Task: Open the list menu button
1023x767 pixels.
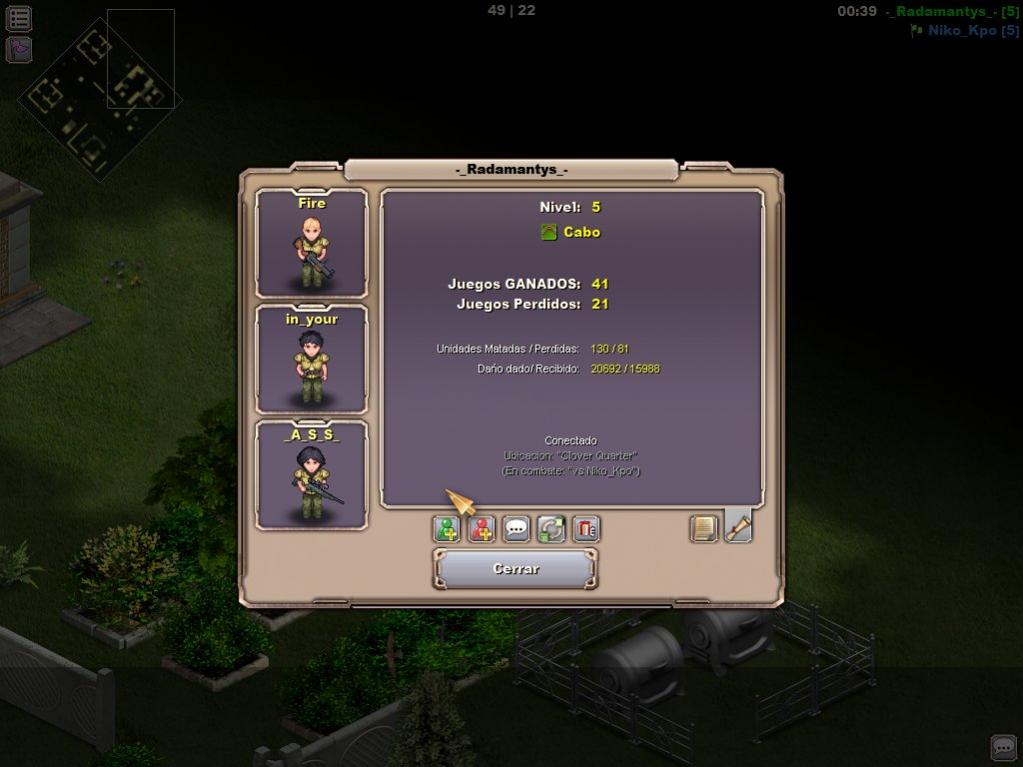Action: [19, 18]
